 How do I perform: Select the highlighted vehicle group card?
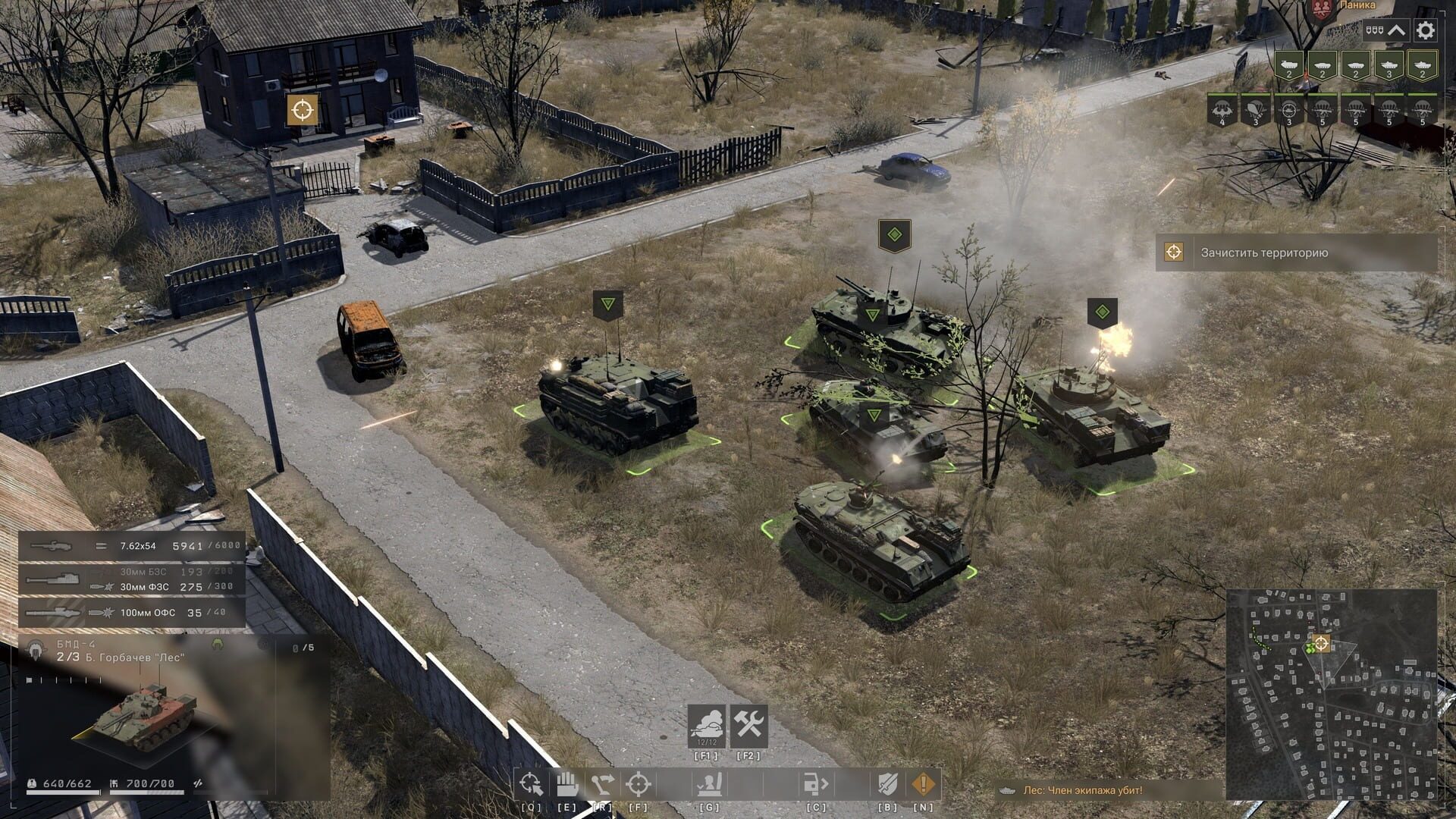point(1423,66)
